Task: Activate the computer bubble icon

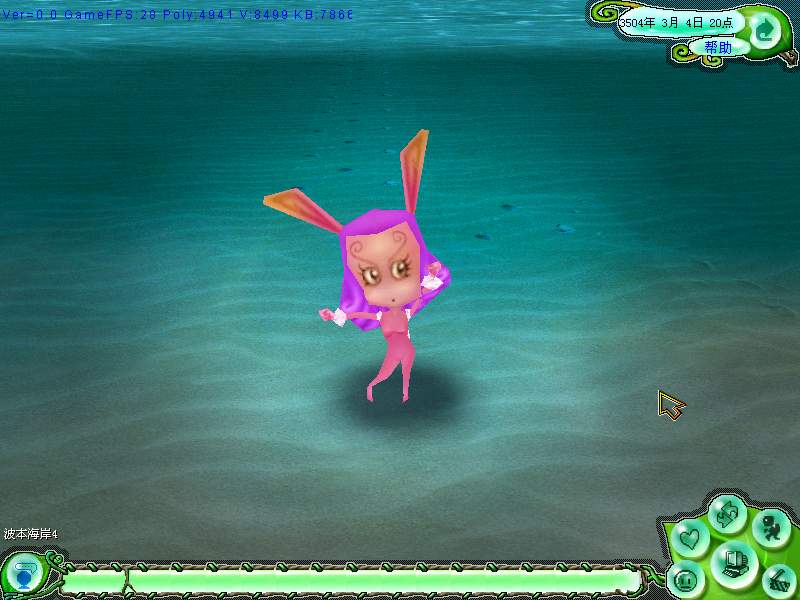Action: [x=733, y=563]
